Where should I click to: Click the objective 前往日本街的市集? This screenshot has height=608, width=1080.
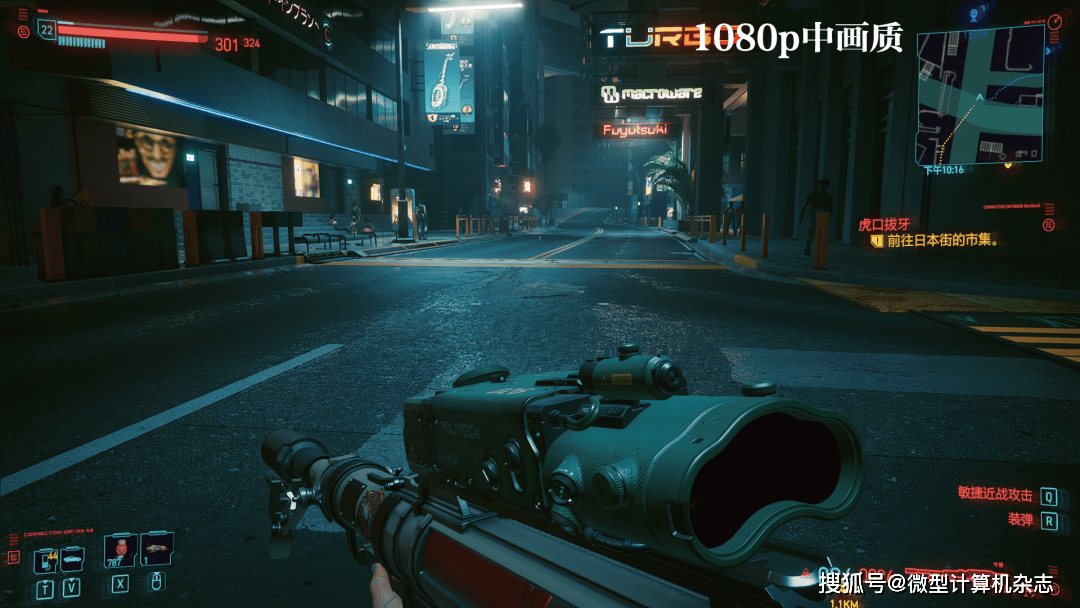tap(944, 241)
